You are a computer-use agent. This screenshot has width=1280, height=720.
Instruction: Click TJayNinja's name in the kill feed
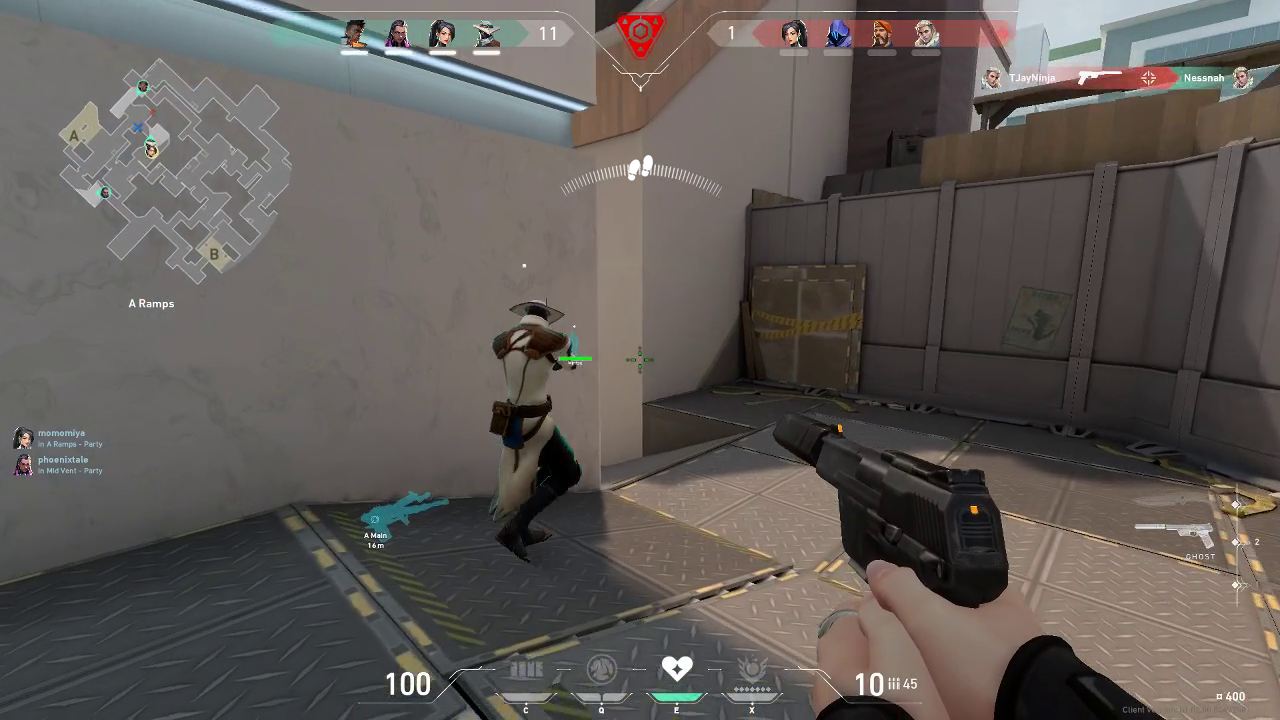pos(1033,77)
